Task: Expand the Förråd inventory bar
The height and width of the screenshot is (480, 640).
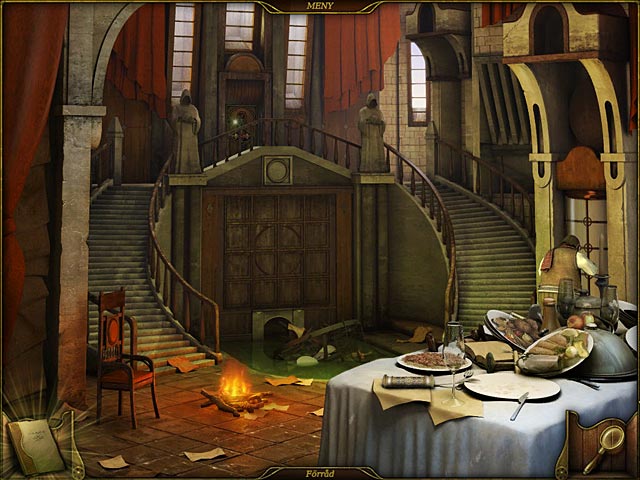Action: tap(319, 473)
